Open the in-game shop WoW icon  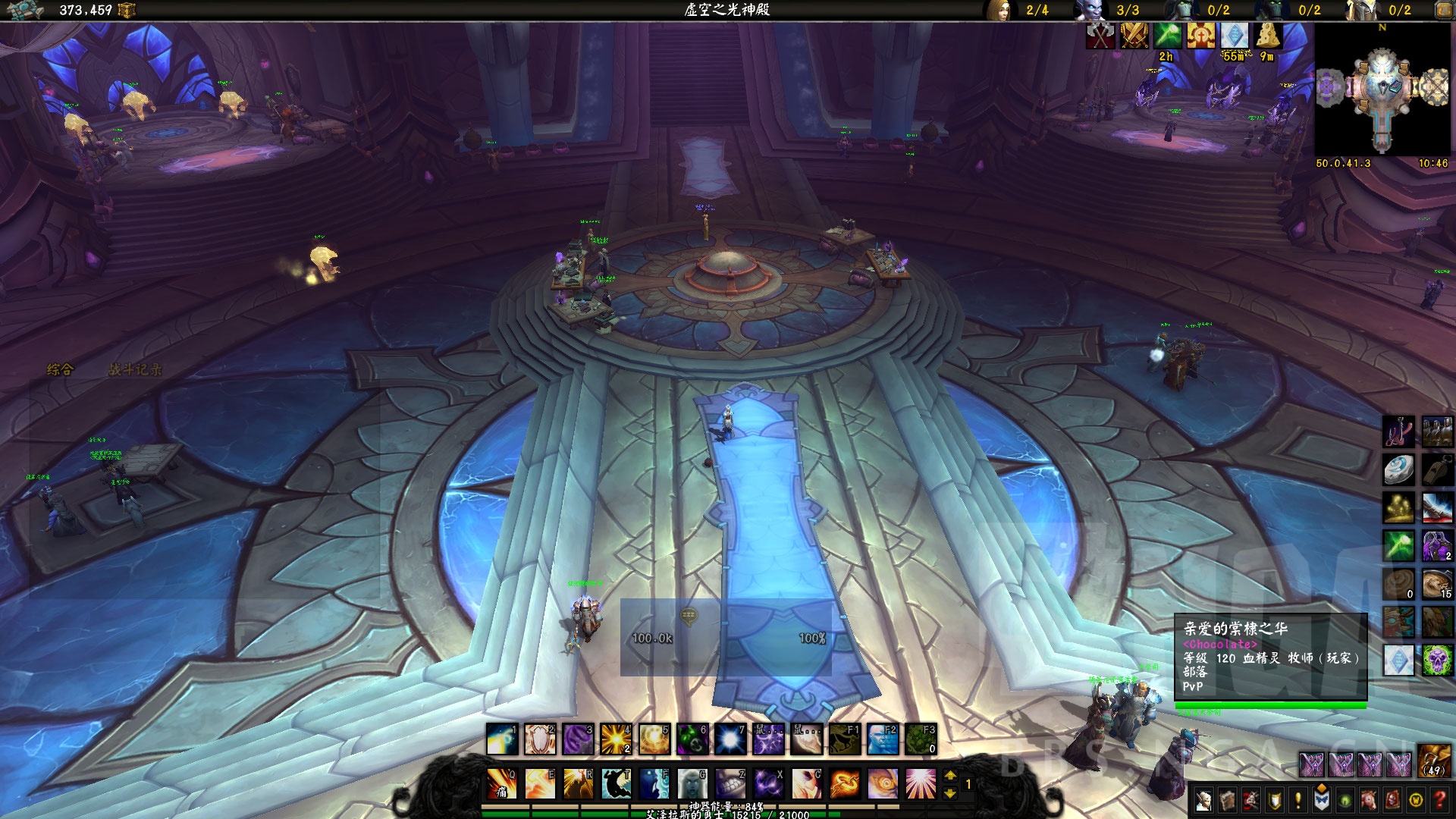[x=1415, y=800]
